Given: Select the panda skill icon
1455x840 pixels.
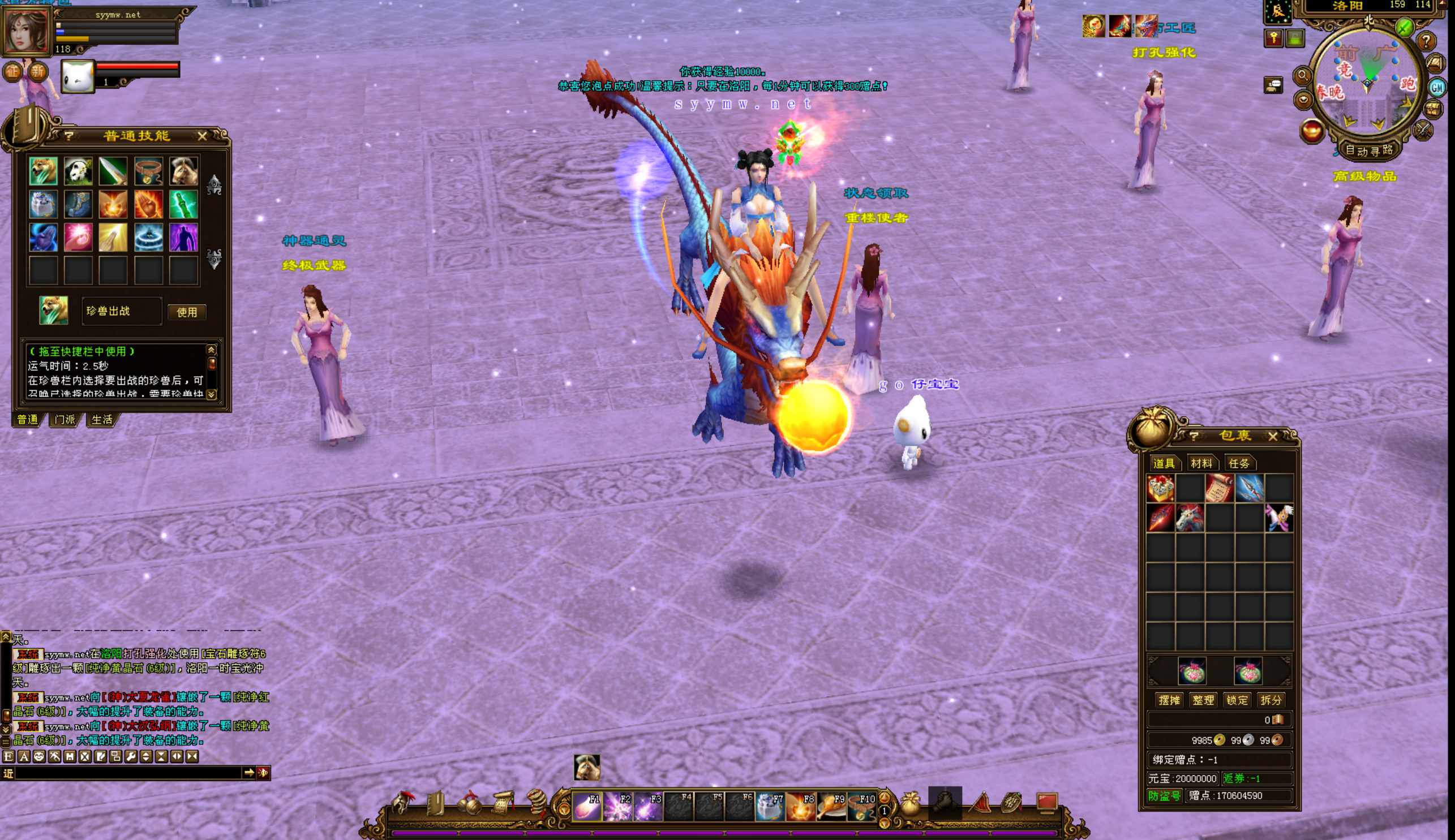Looking at the screenshot, I should (x=78, y=171).
